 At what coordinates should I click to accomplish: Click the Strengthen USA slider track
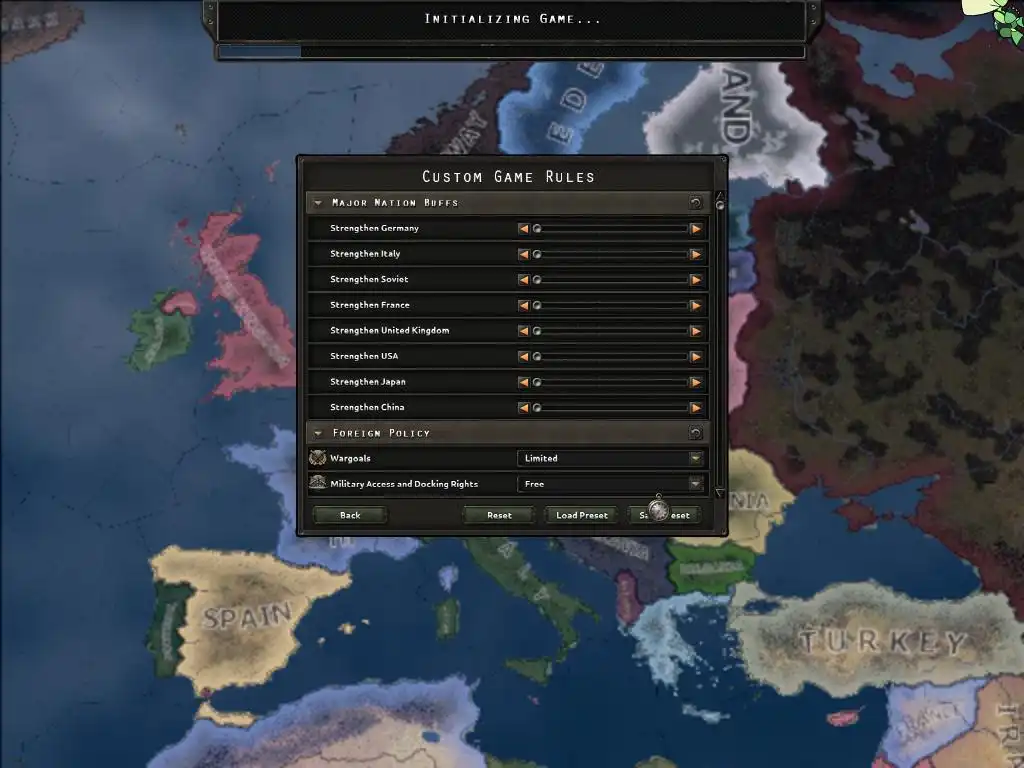610,356
